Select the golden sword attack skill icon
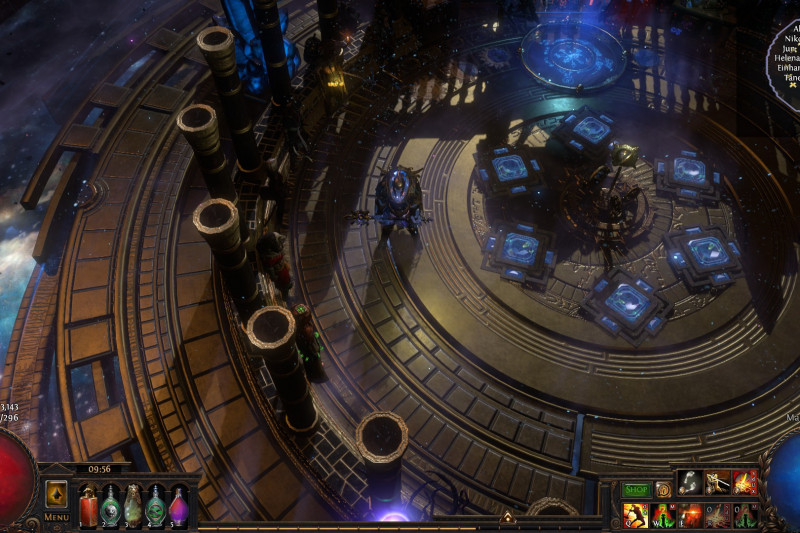The width and height of the screenshot is (800, 533). click(717, 483)
